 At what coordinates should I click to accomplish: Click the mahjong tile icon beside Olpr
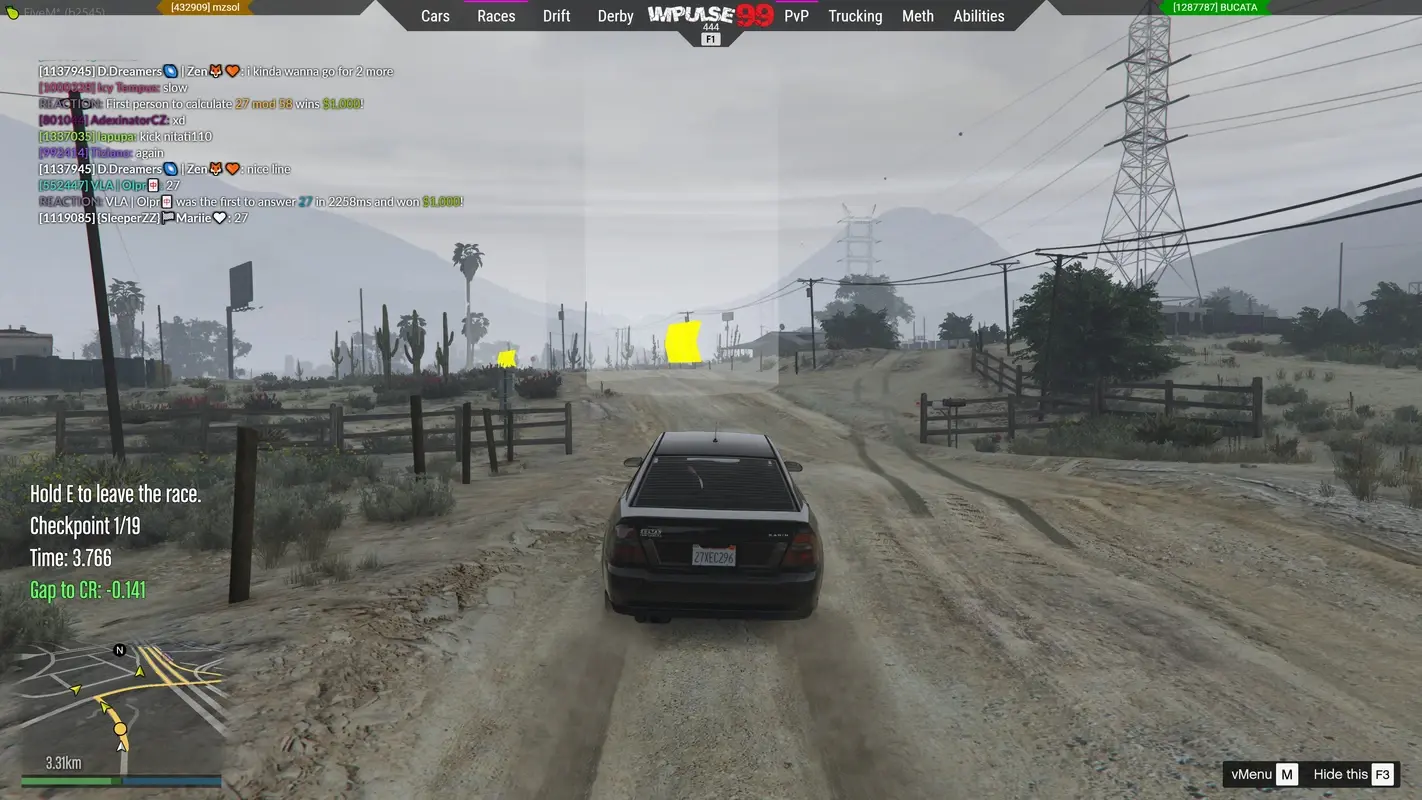(x=155, y=184)
